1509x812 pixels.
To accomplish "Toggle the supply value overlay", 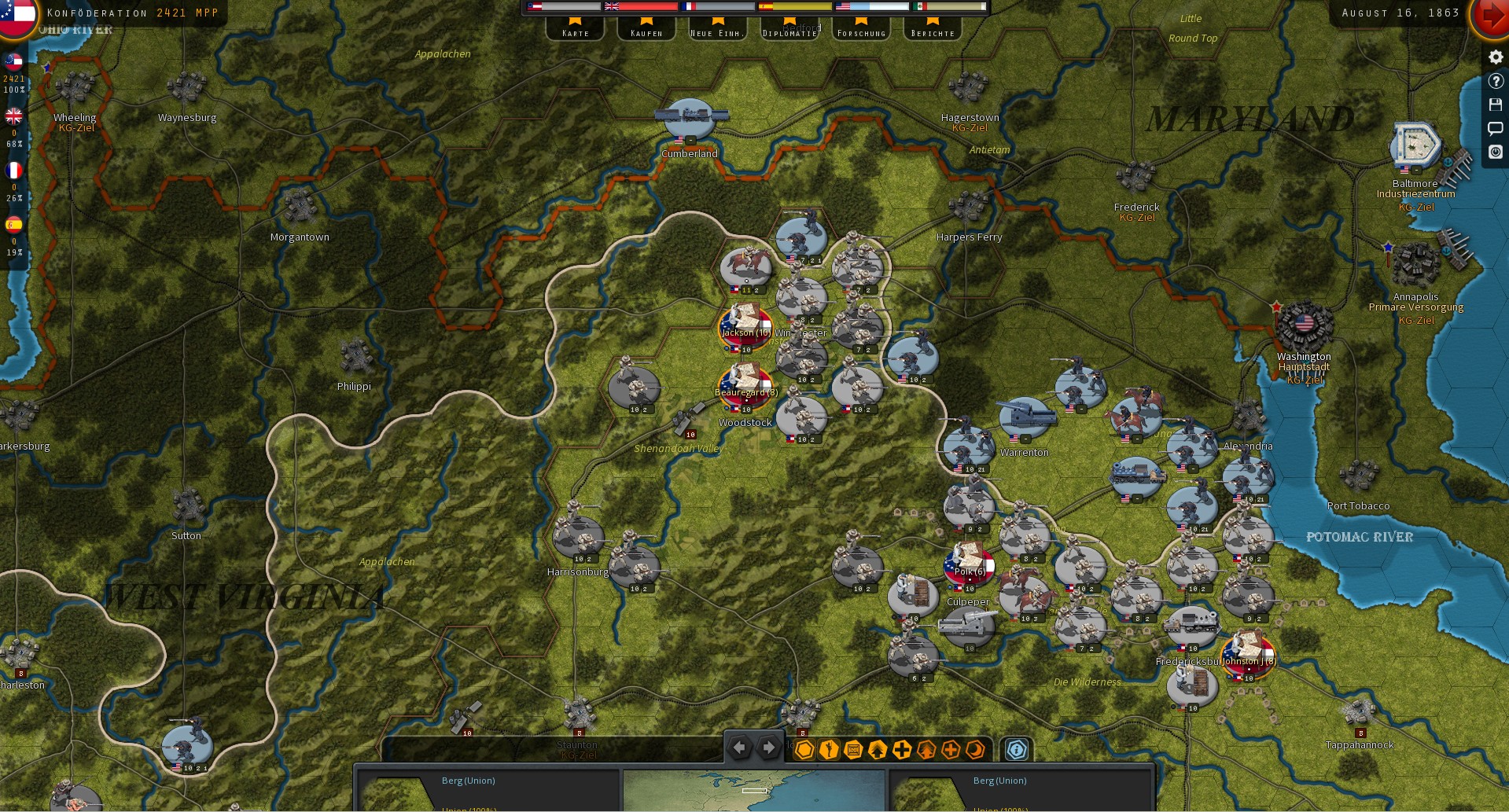I will 852,749.
